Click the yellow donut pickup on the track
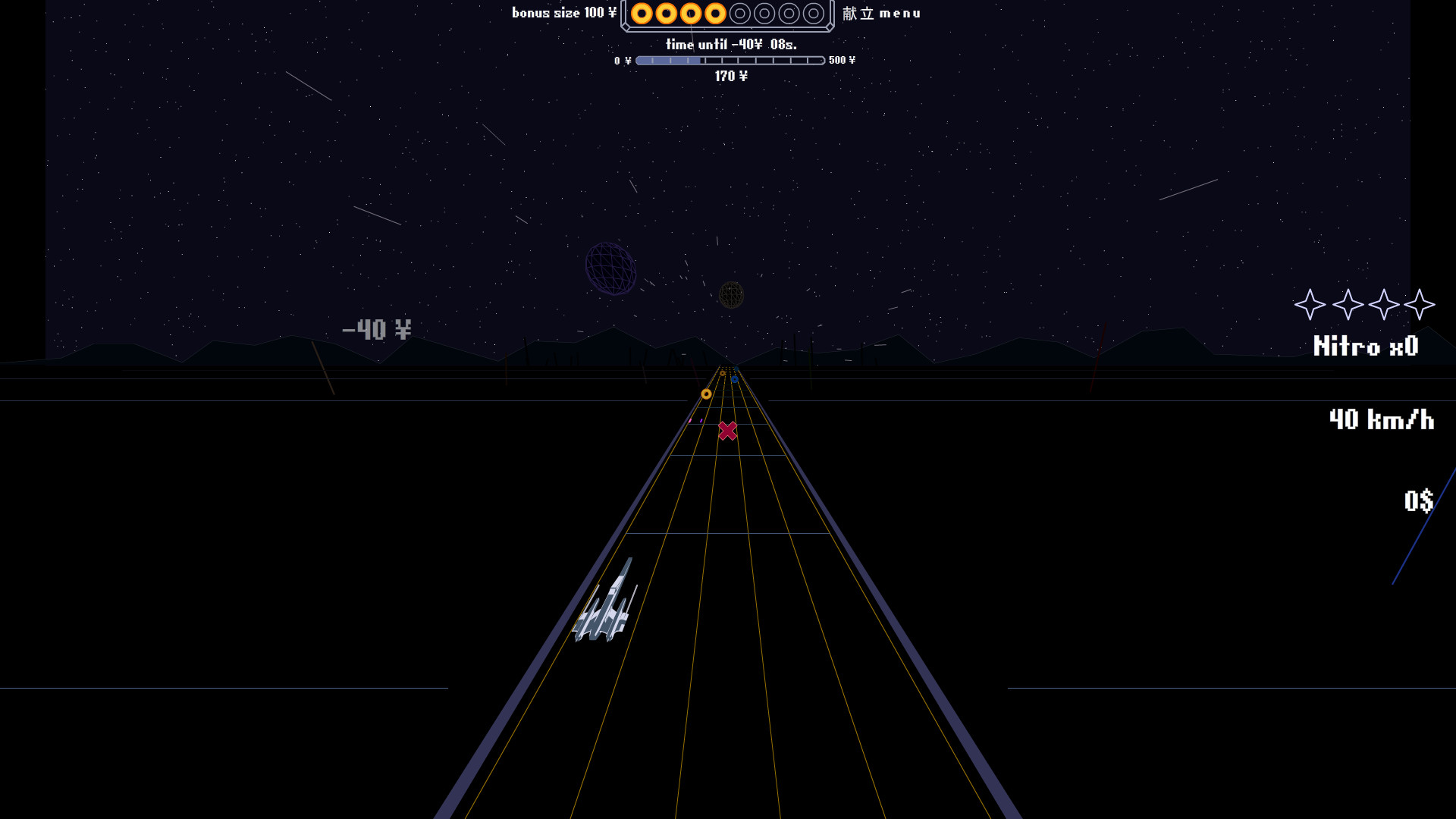The width and height of the screenshot is (1456, 819). tap(707, 393)
